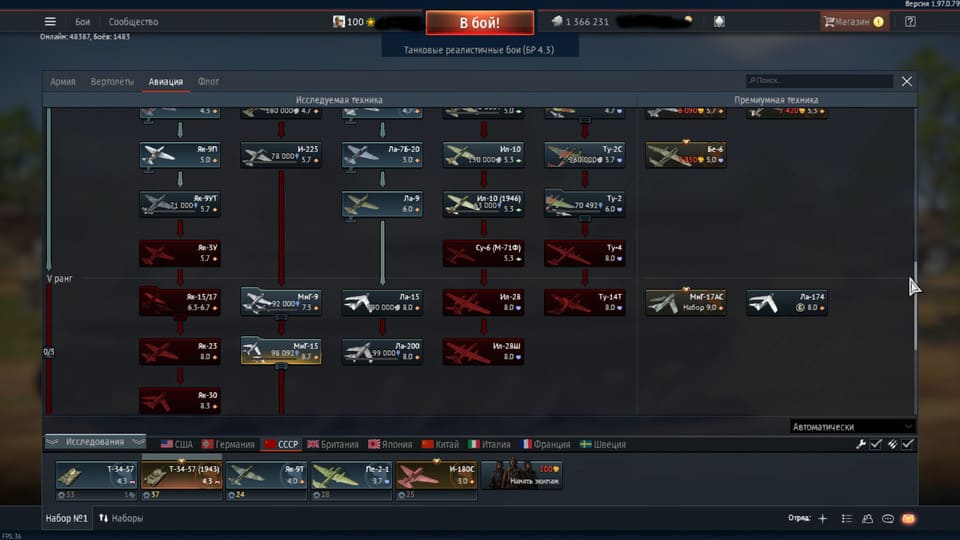Select the Т-34-57 (1943) crew slot

(x=181, y=476)
